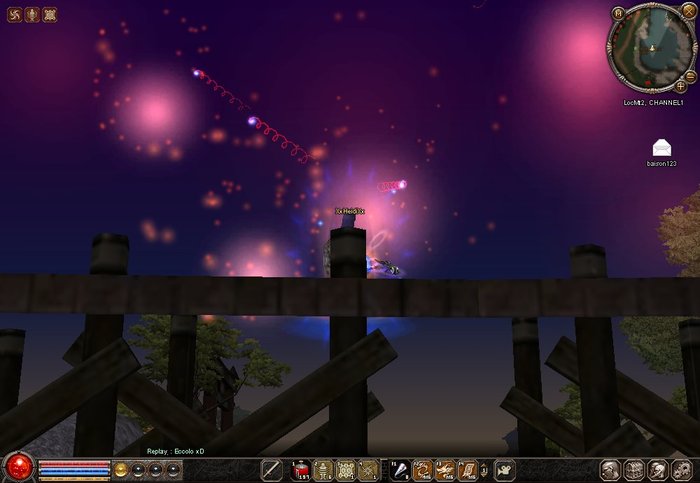The image size is (700, 483).
Task: Open the messenger friends list icon
Action: coord(656,469)
